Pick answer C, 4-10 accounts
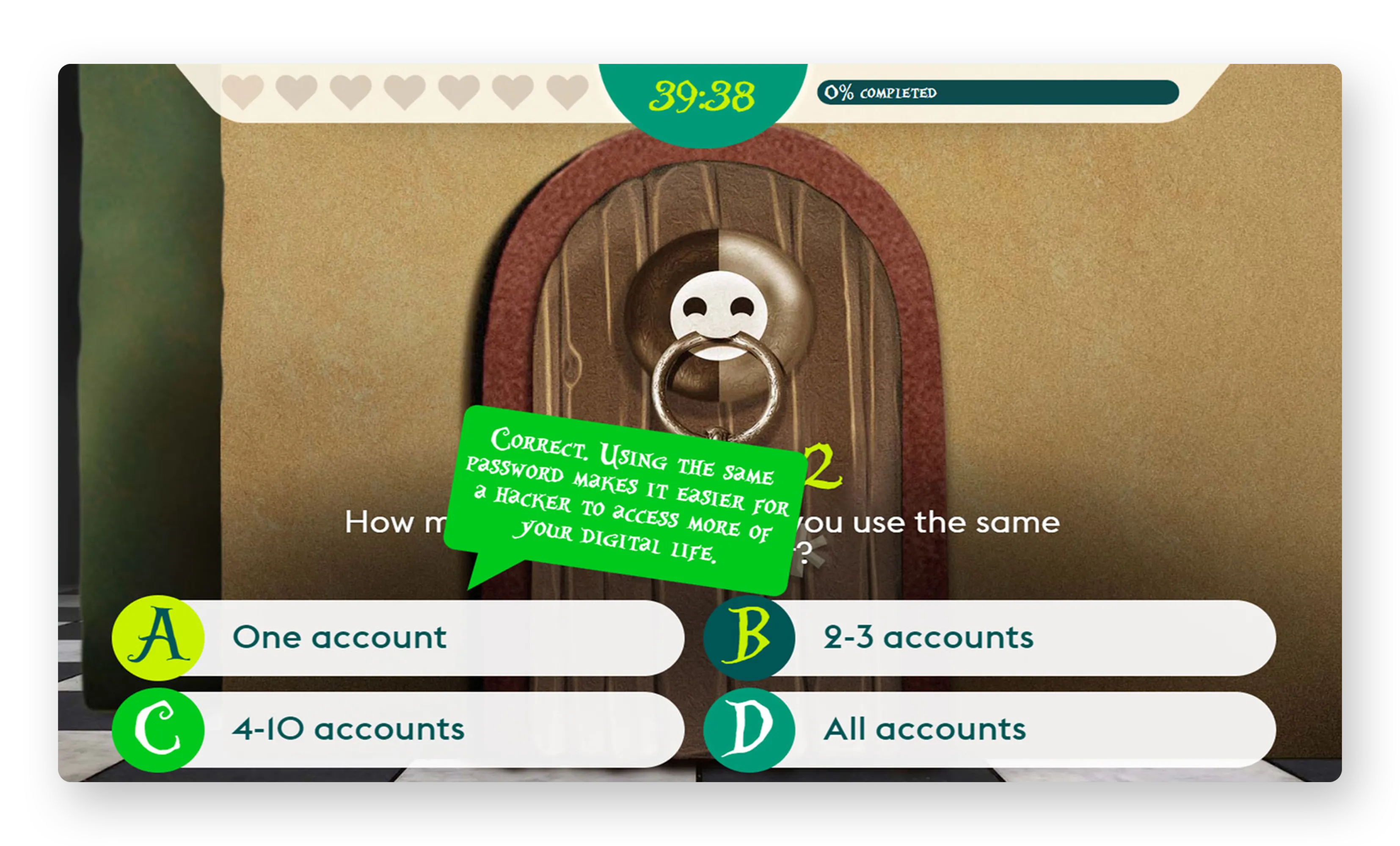This screenshot has width=1400, height=846. pos(398,730)
